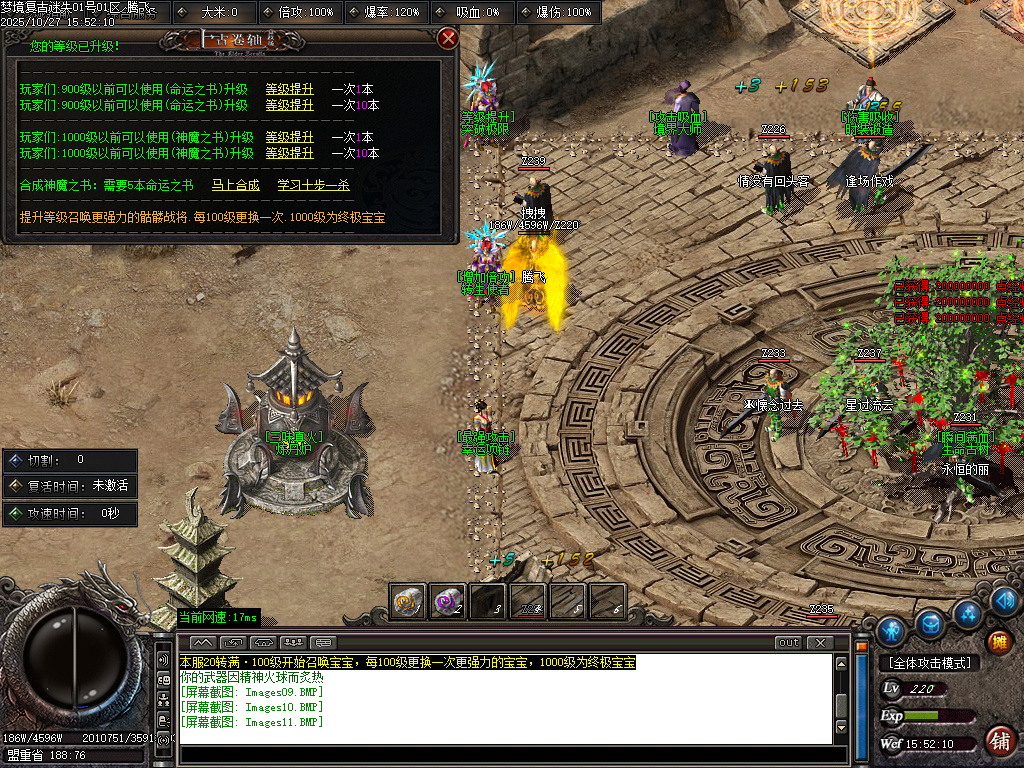This screenshot has height=768, width=1024.
Task: Toggle sound with the blue speaker icon
Action: 1006,601
